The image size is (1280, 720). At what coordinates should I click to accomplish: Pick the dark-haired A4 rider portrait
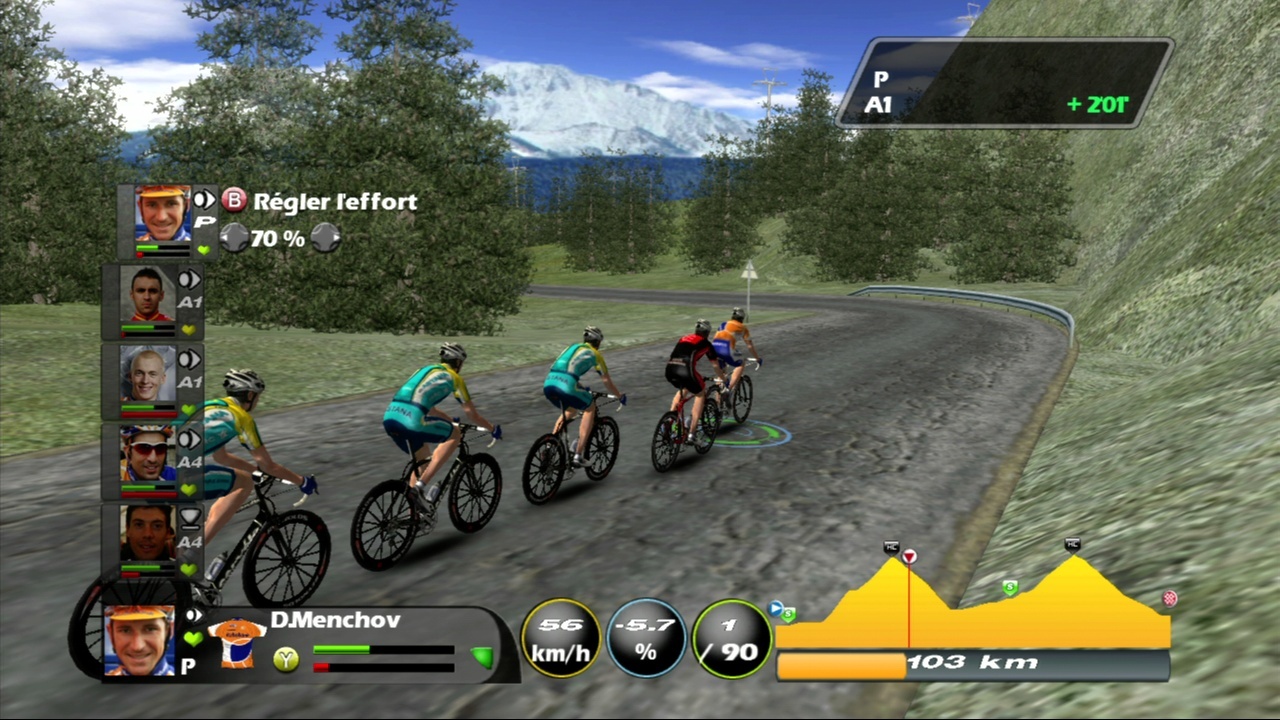147,533
